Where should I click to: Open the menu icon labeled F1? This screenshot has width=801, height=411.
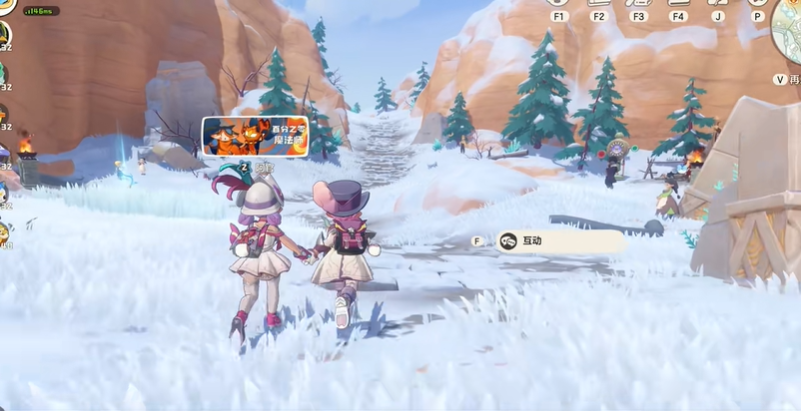[x=558, y=4]
